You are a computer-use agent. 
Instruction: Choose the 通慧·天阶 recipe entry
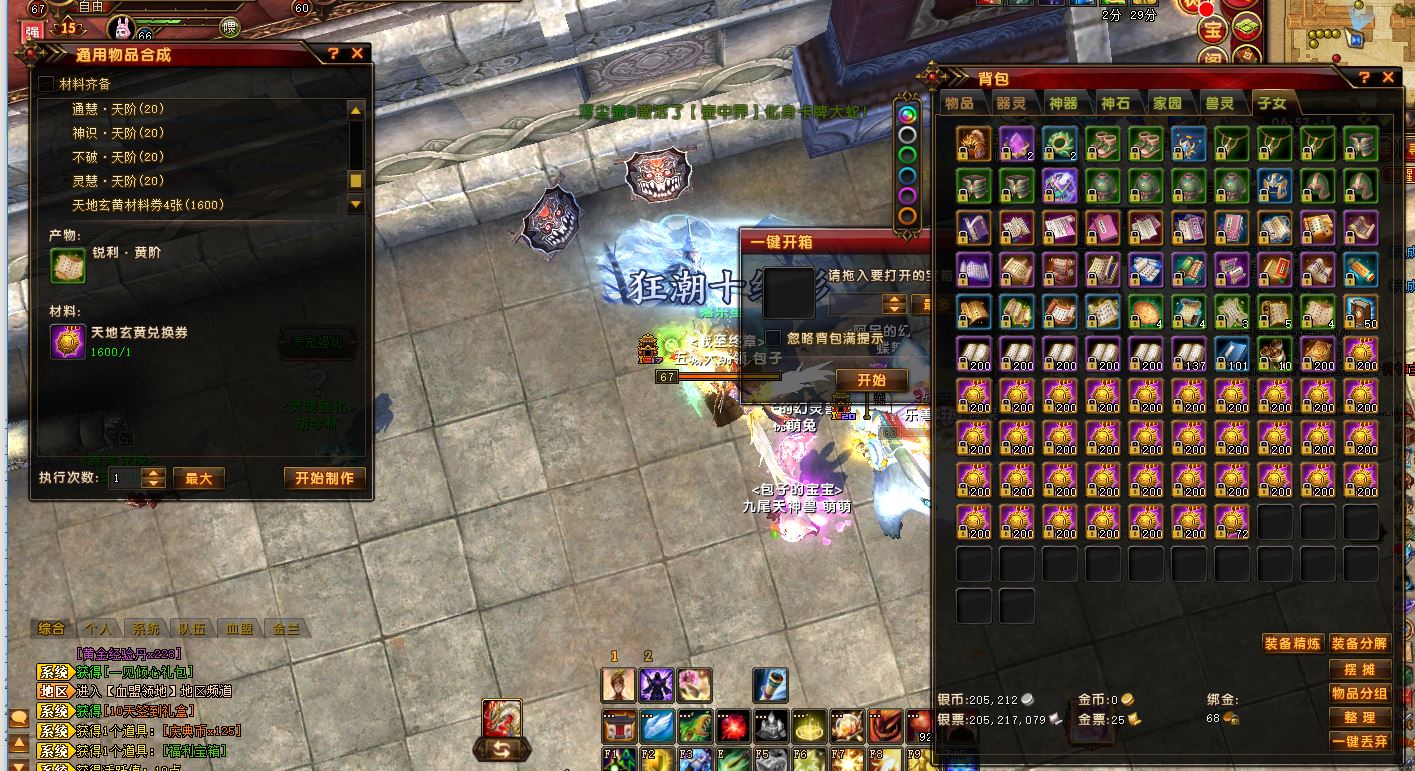118,109
